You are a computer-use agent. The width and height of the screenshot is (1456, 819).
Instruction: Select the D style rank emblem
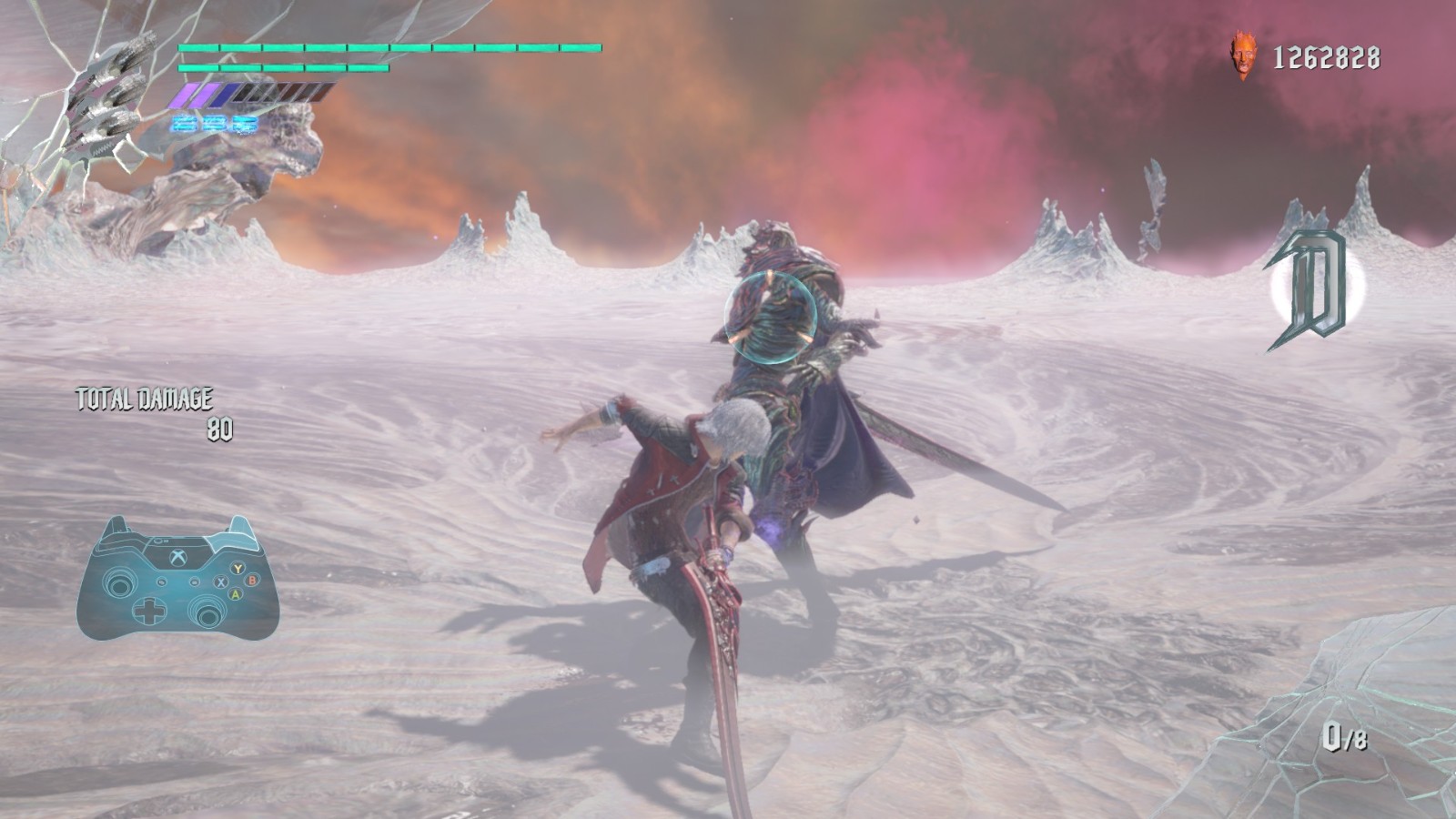click(x=1311, y=288)
